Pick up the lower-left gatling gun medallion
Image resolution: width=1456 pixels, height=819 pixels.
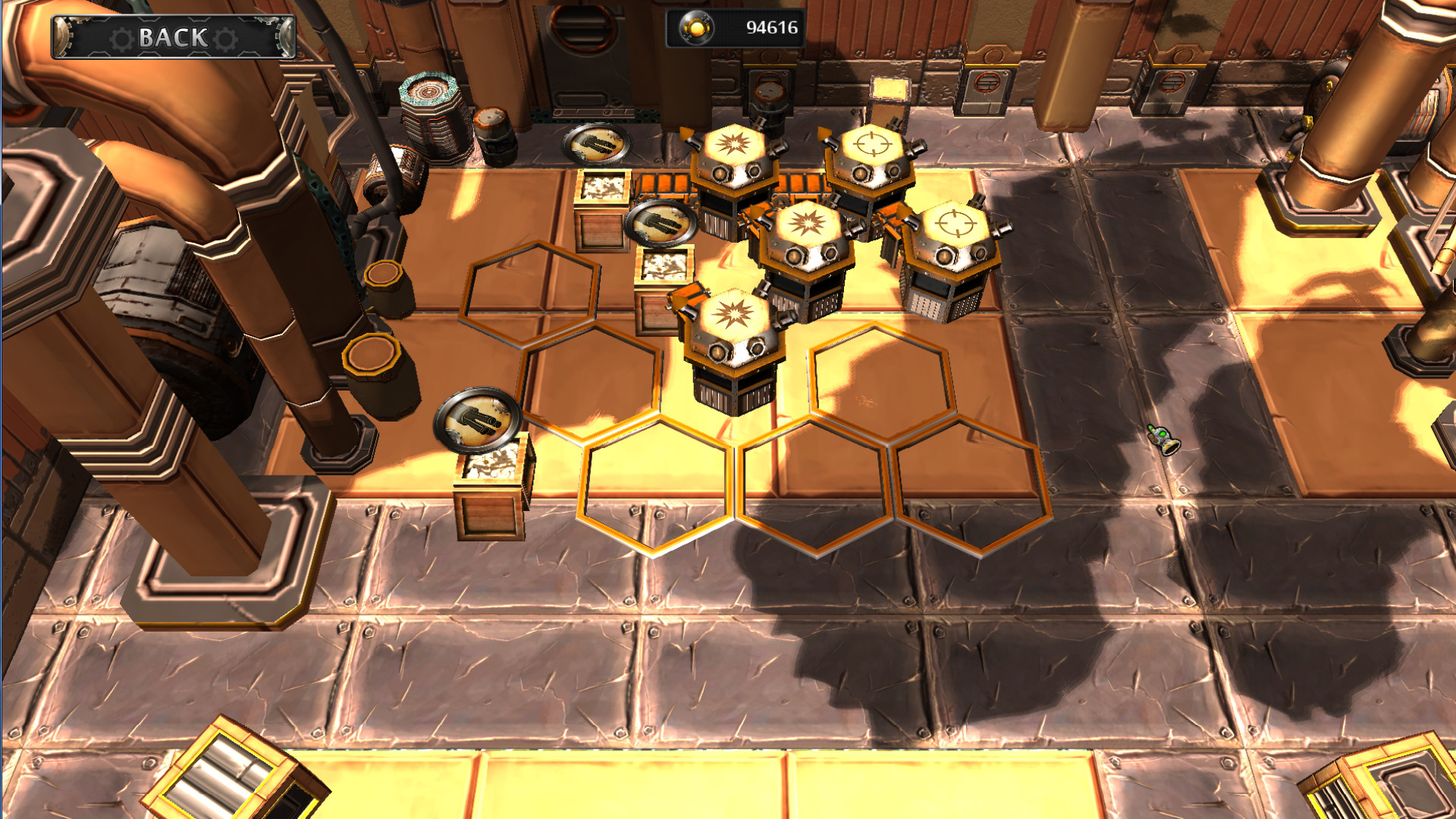point(478,419)
